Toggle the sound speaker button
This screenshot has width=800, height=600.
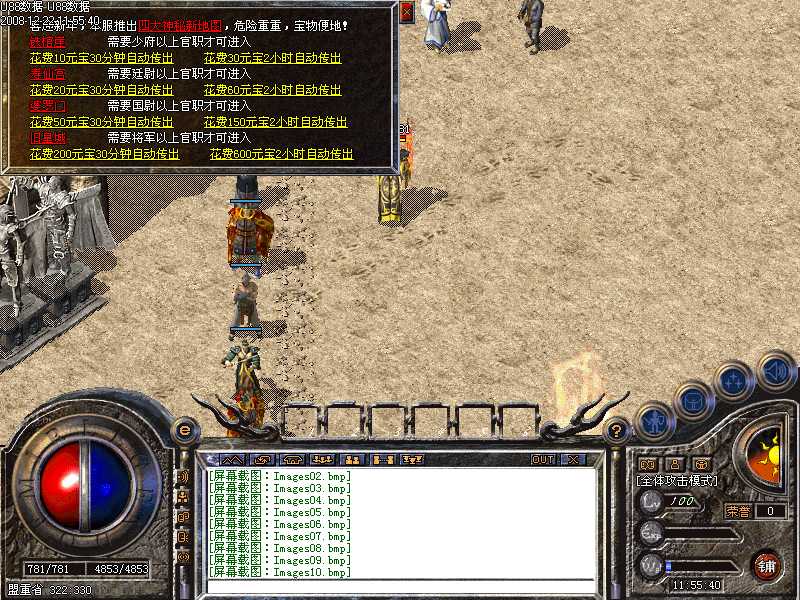click(774, 369)
